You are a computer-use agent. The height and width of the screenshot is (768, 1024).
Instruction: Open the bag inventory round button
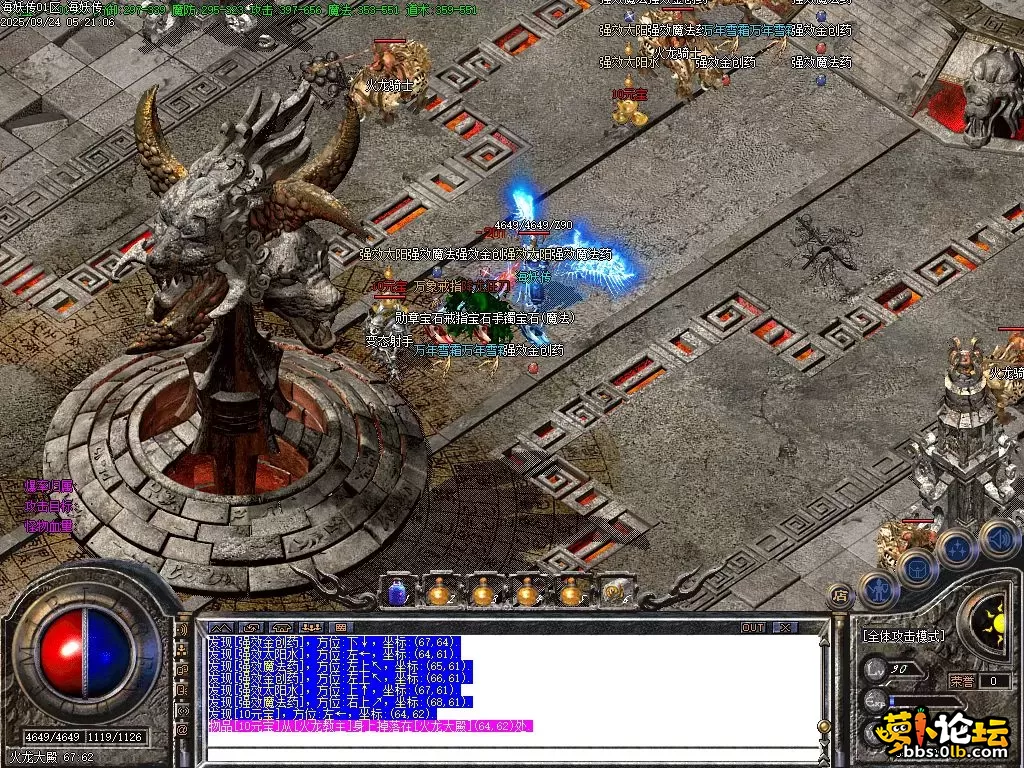click(916, 568)
